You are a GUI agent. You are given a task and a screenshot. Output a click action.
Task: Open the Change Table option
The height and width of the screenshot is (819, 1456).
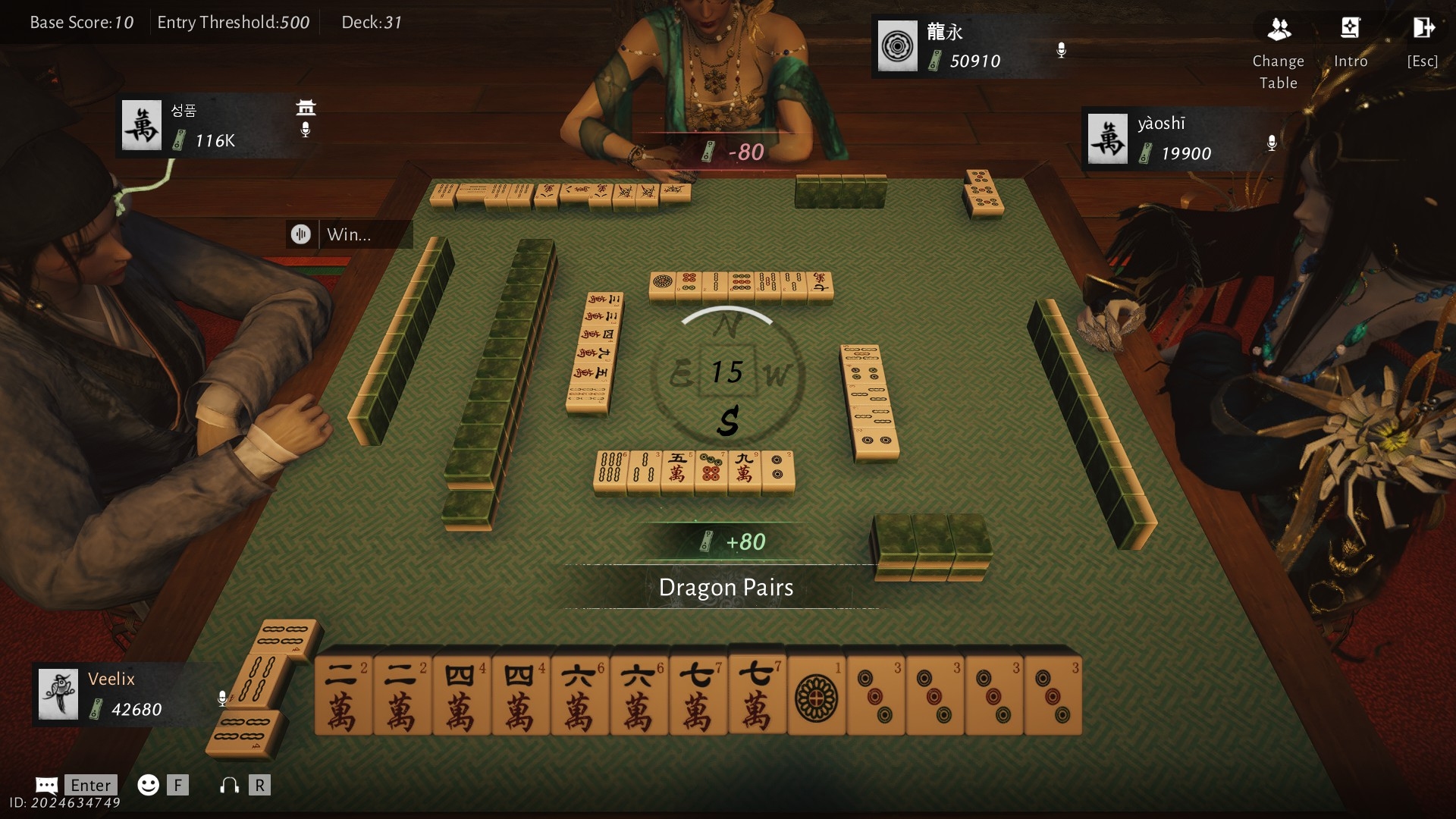click(1279, 30)
